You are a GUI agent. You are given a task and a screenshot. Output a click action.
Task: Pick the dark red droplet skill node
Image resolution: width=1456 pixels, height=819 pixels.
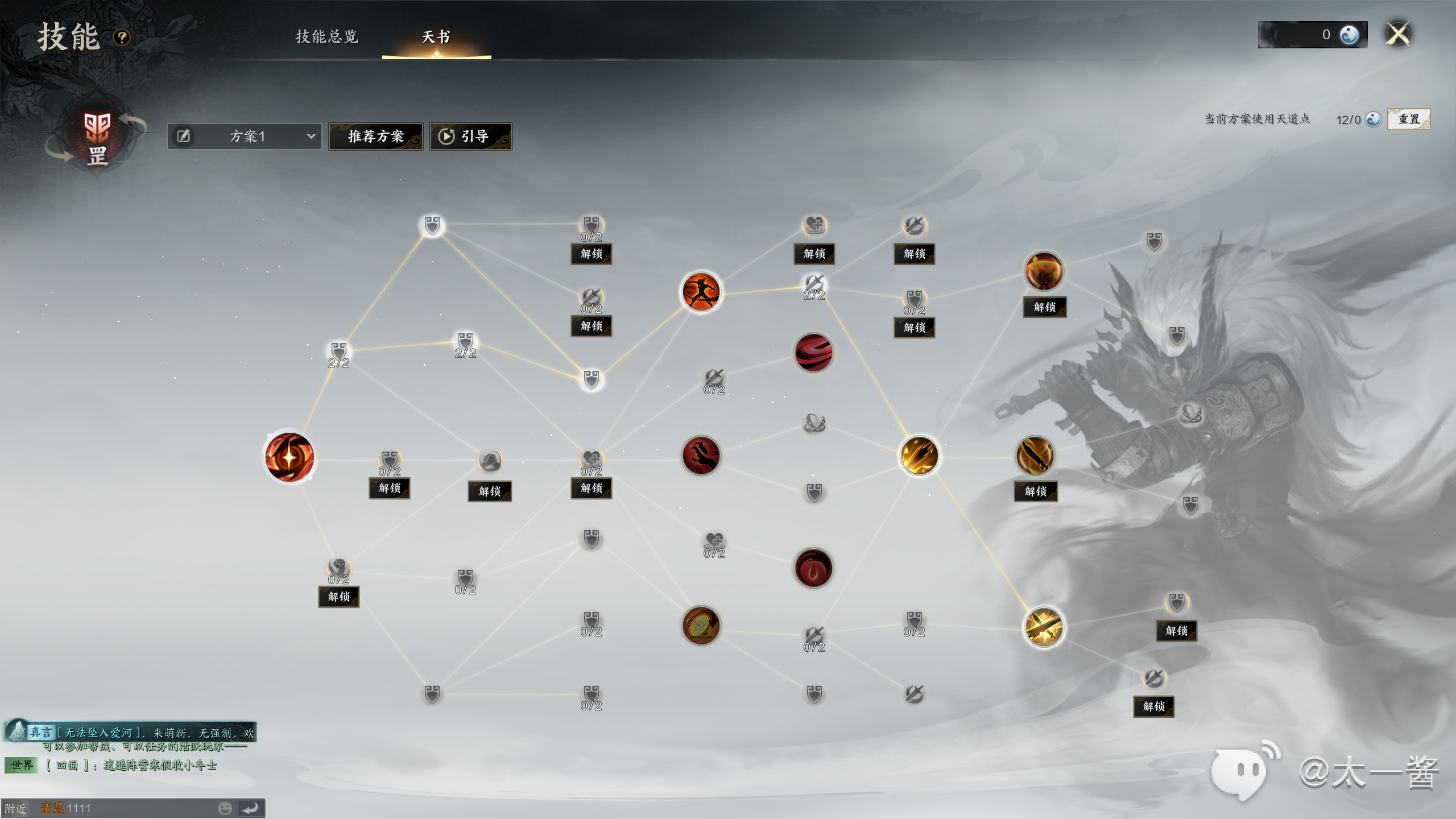point(813,568)
